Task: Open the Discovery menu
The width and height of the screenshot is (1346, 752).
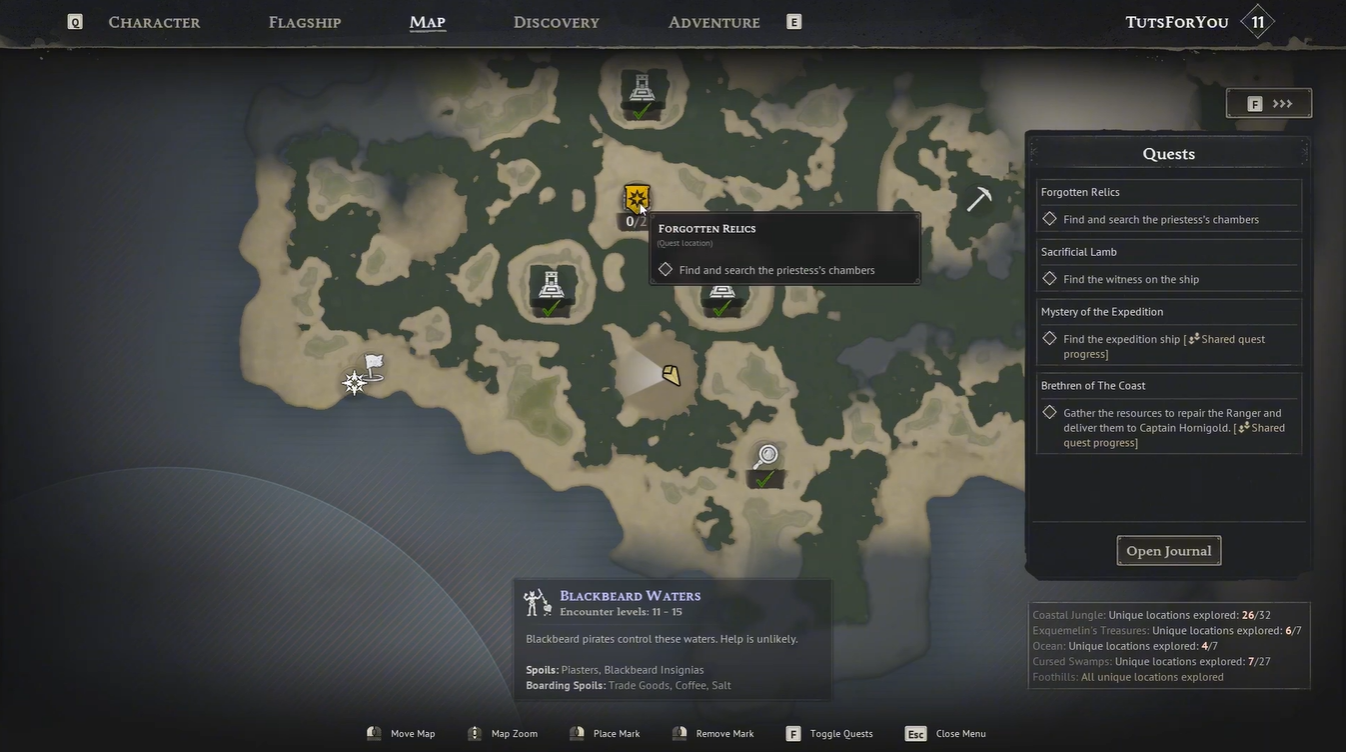Action: point(556,22)
